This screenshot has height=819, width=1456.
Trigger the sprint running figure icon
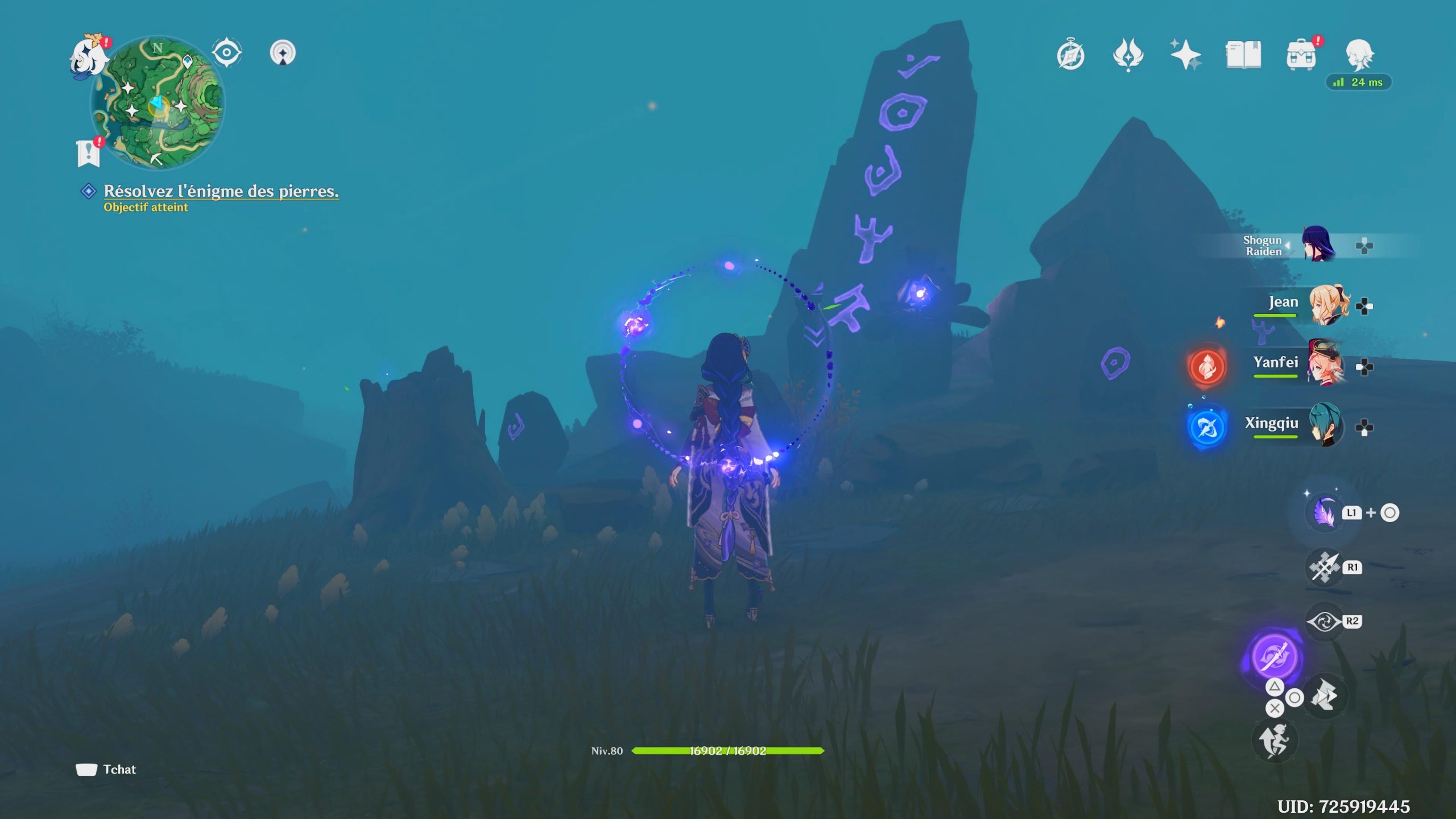coord(1274,740)
